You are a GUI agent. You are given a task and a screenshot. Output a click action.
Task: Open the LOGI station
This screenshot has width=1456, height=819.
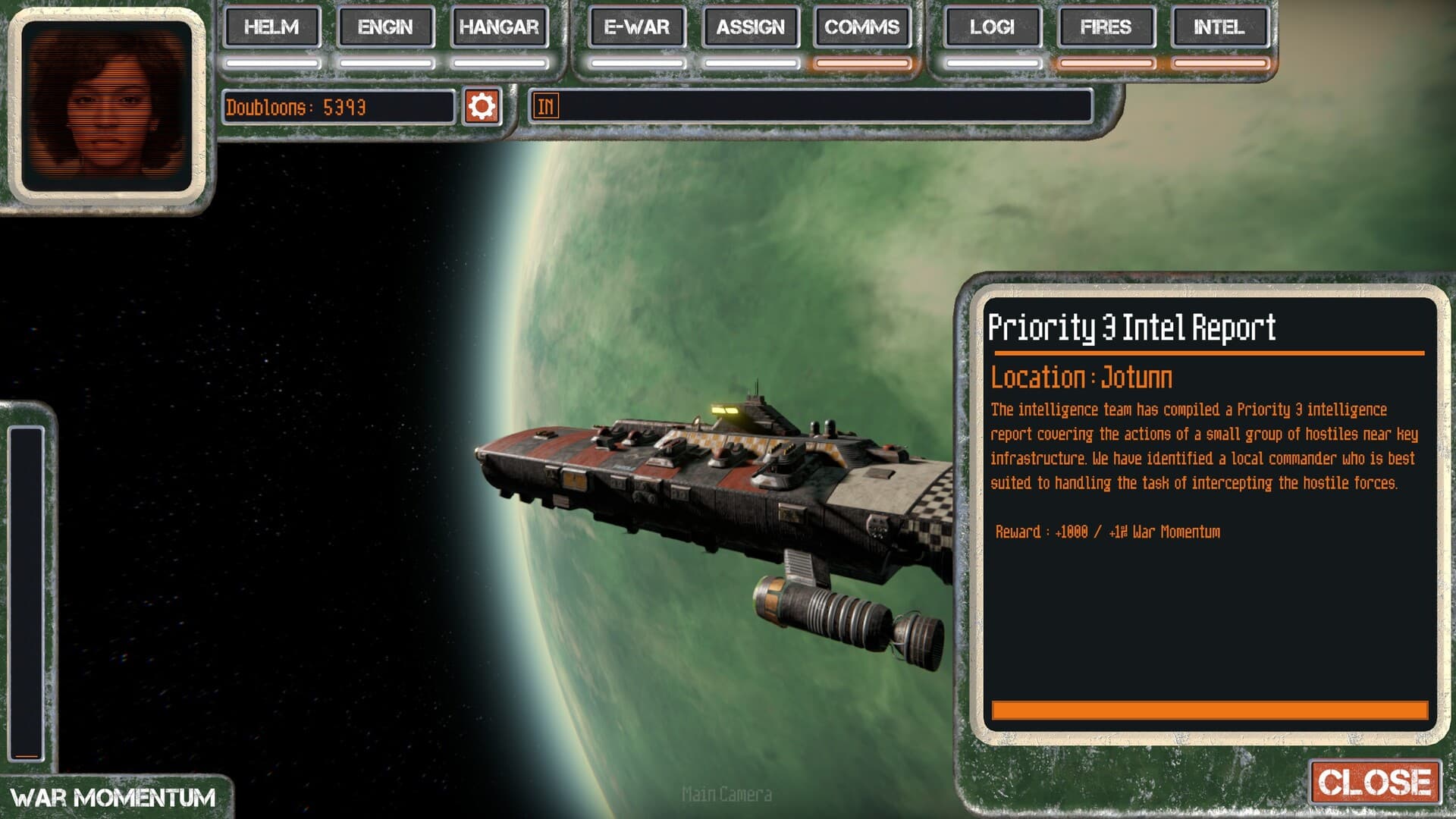(x=990, y=28)
